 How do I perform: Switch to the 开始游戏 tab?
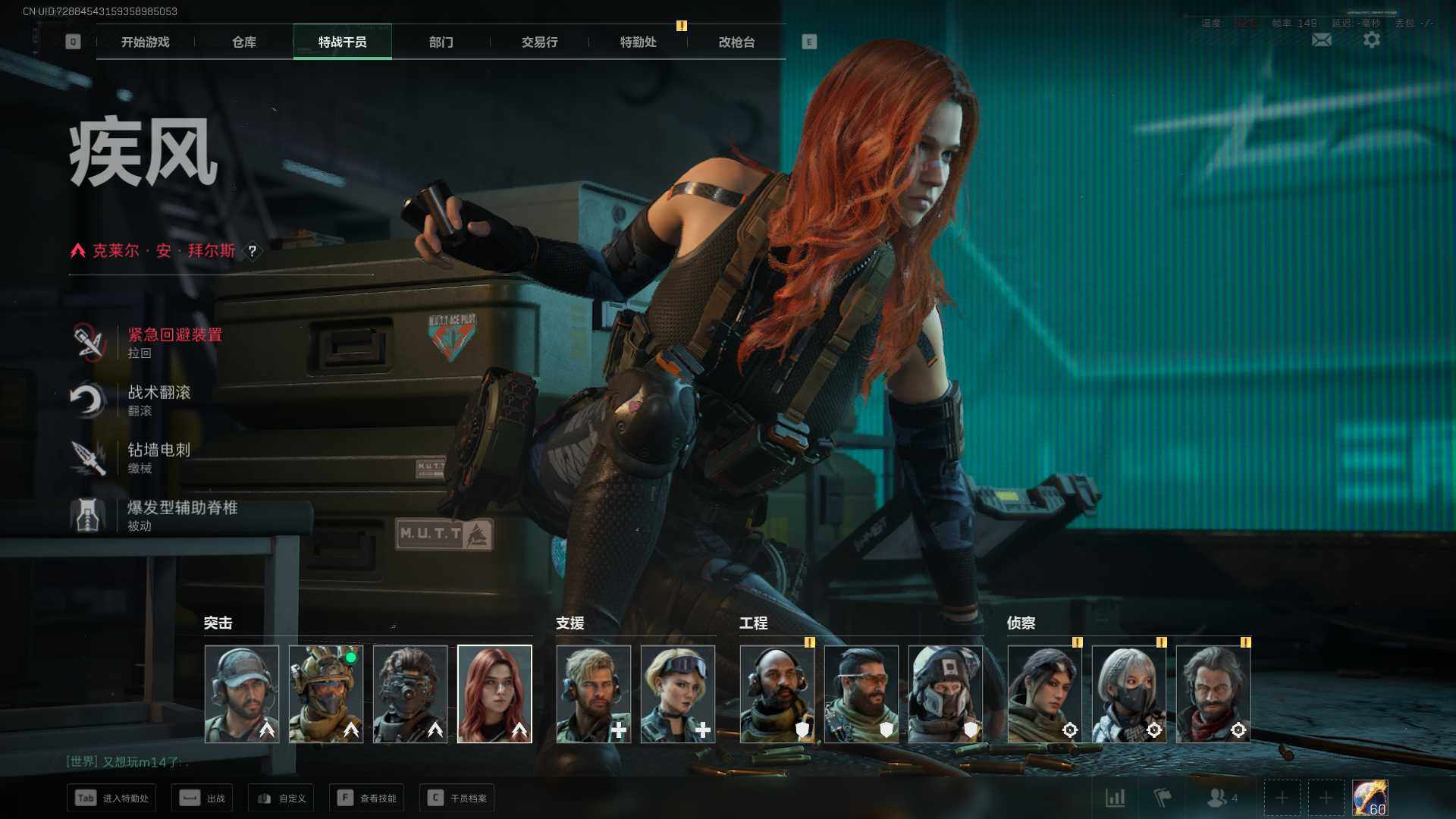(x=146, y=42)
